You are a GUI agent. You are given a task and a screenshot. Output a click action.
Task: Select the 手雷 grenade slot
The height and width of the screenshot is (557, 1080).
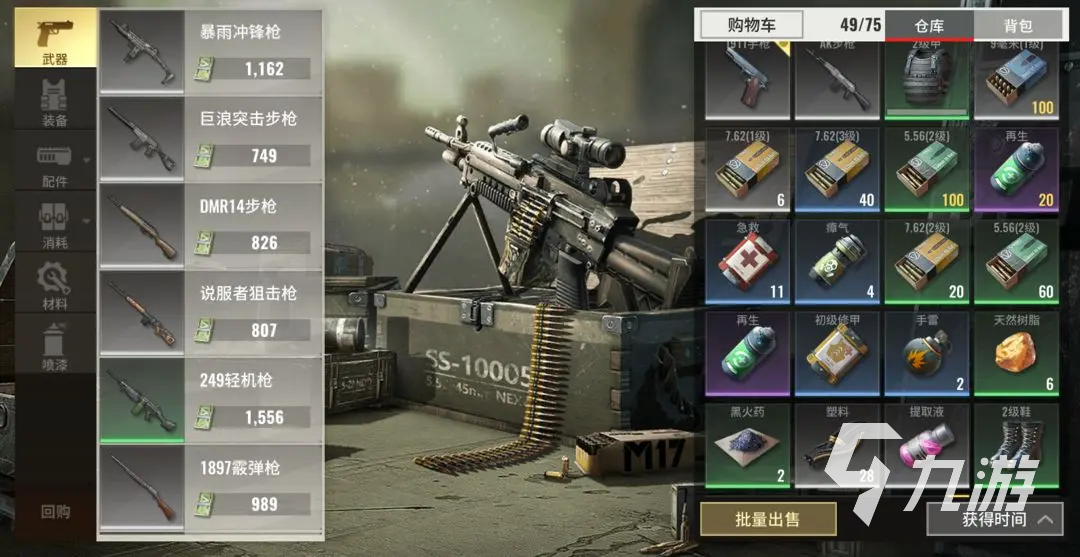coord(927,352)
